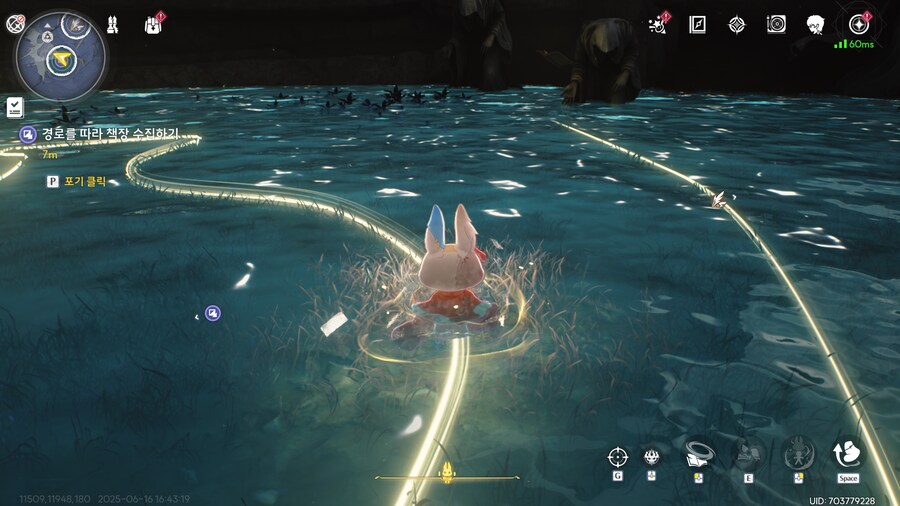
Task: Activate the crosshair target ability
Action: [617, 457]
